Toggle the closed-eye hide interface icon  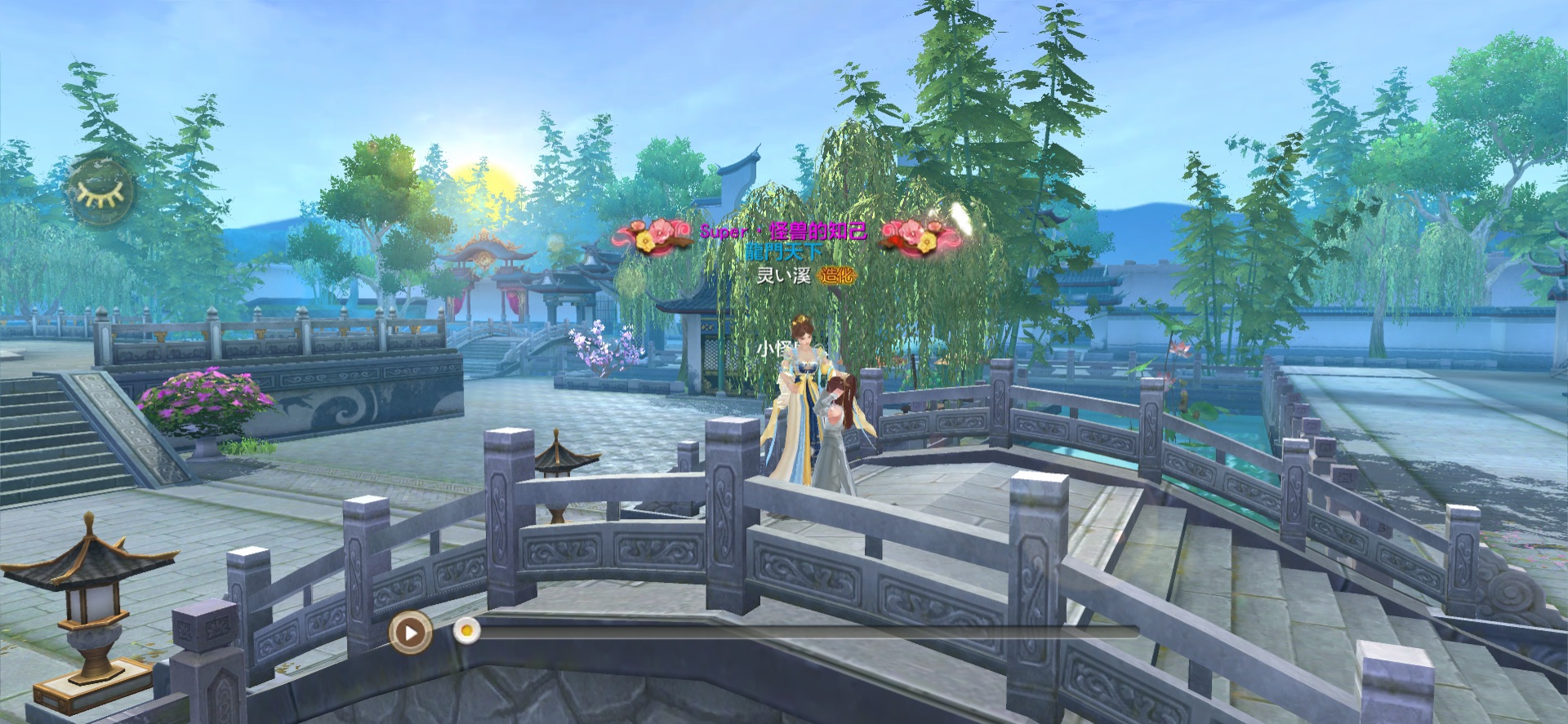coord(100,191)
